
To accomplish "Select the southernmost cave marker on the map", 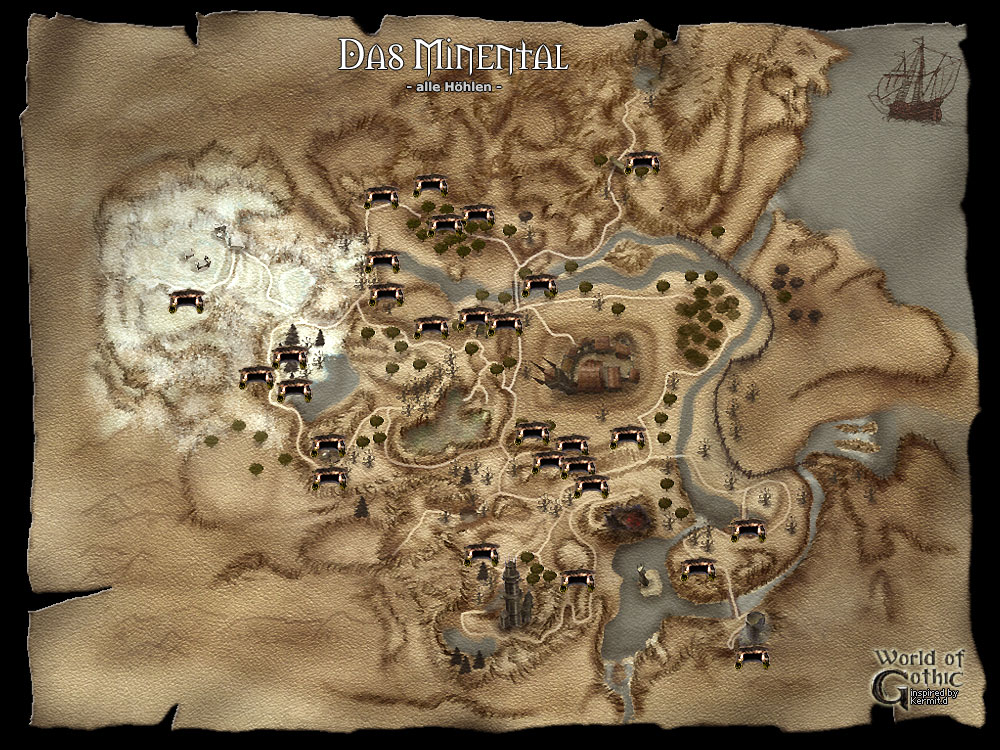I will tap(754, 656).
